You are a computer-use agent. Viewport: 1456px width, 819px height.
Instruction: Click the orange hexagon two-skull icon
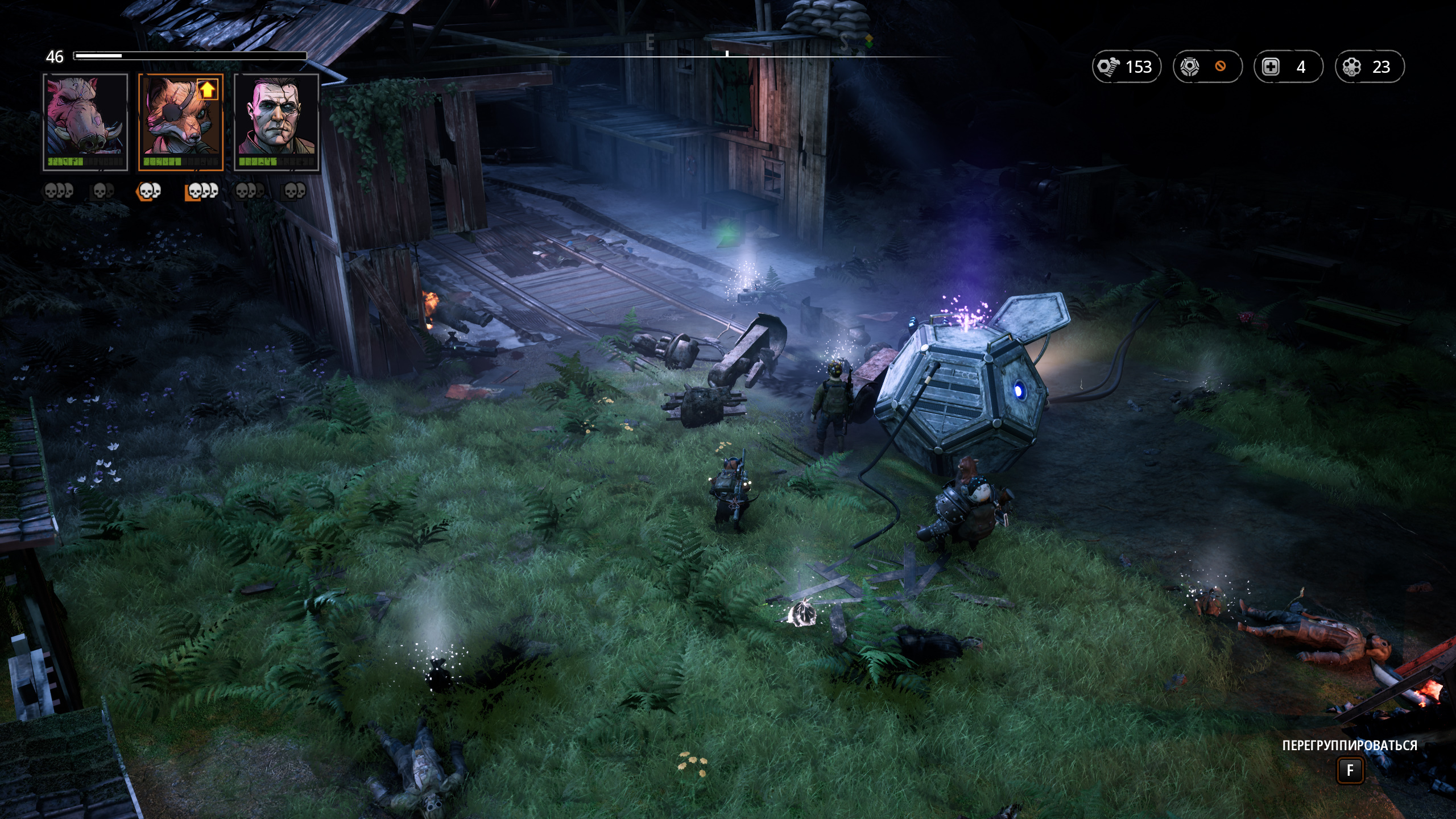148,192
